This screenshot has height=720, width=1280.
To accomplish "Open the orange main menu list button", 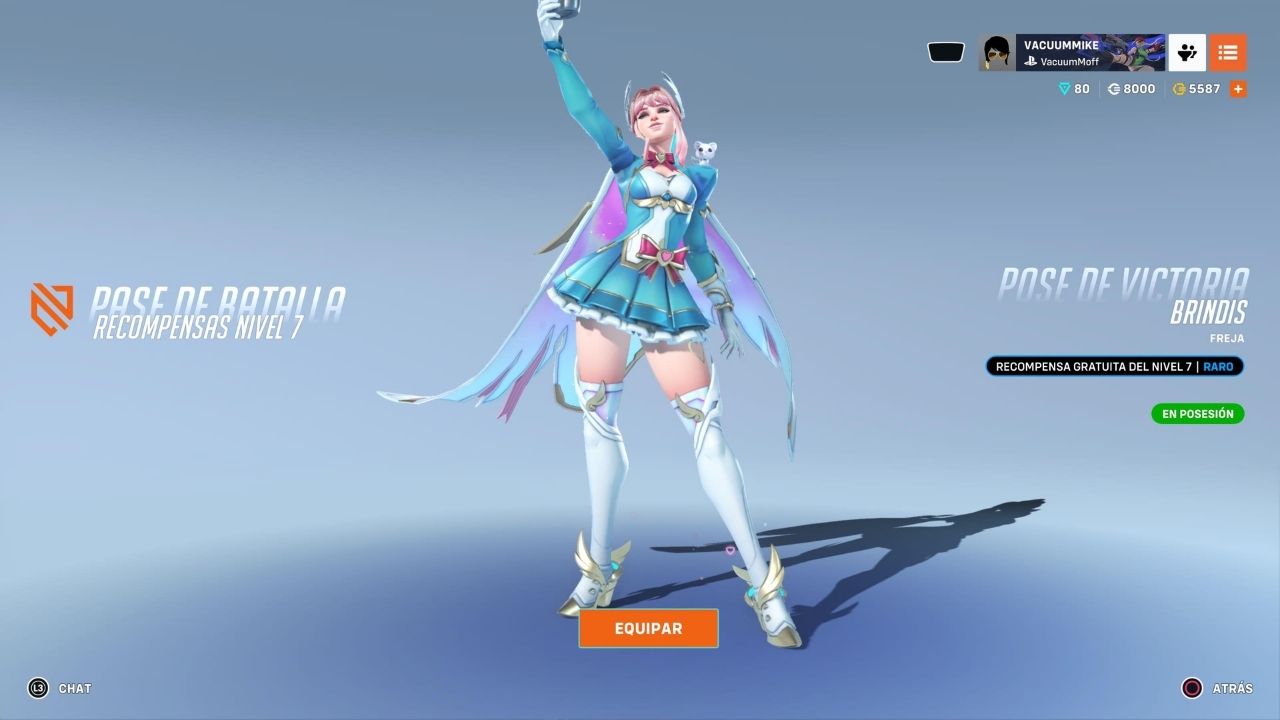I will 1228,52.
